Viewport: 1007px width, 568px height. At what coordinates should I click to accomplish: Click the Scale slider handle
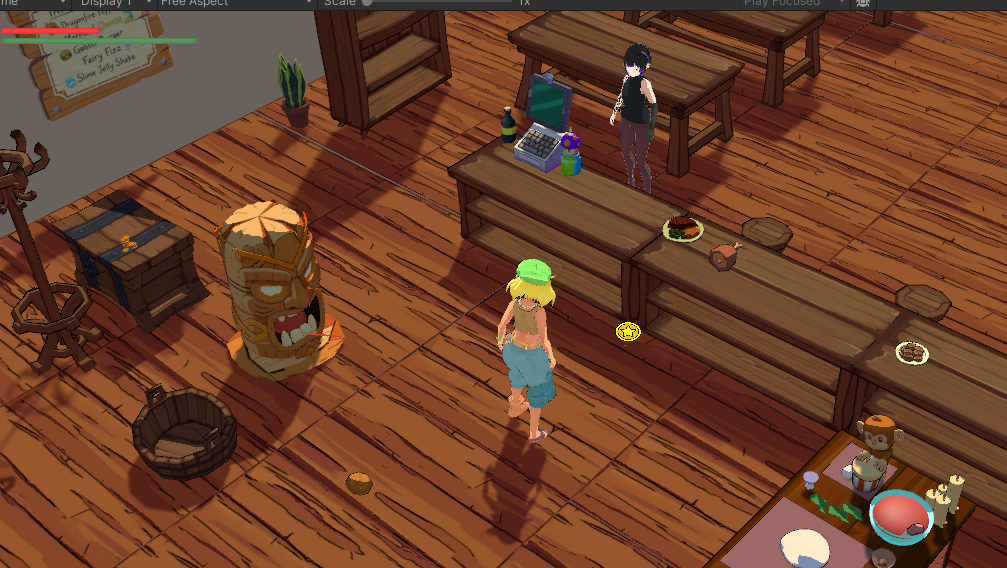pos(368,3)
